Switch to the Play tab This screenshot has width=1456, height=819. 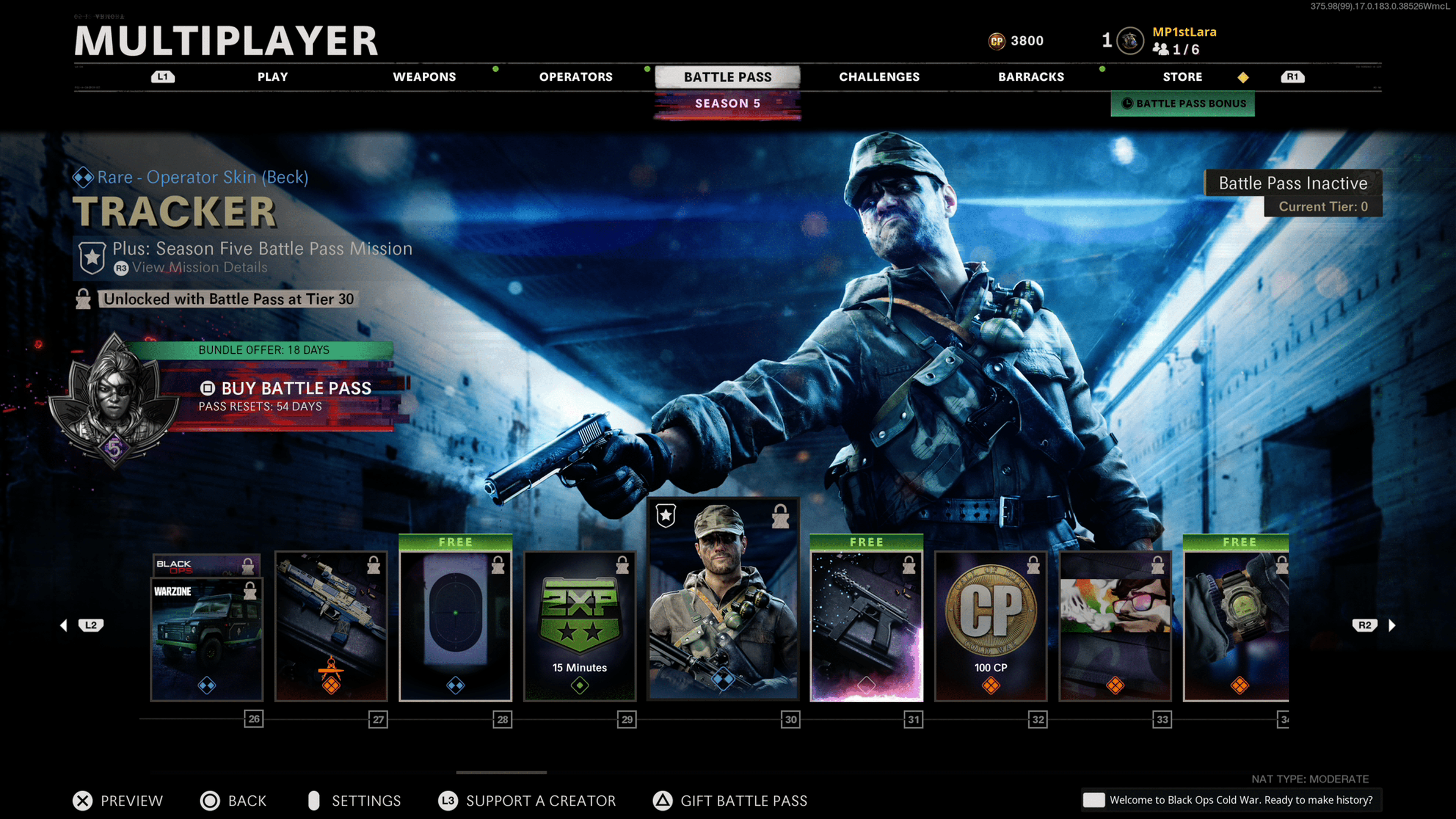click(273, 77)
